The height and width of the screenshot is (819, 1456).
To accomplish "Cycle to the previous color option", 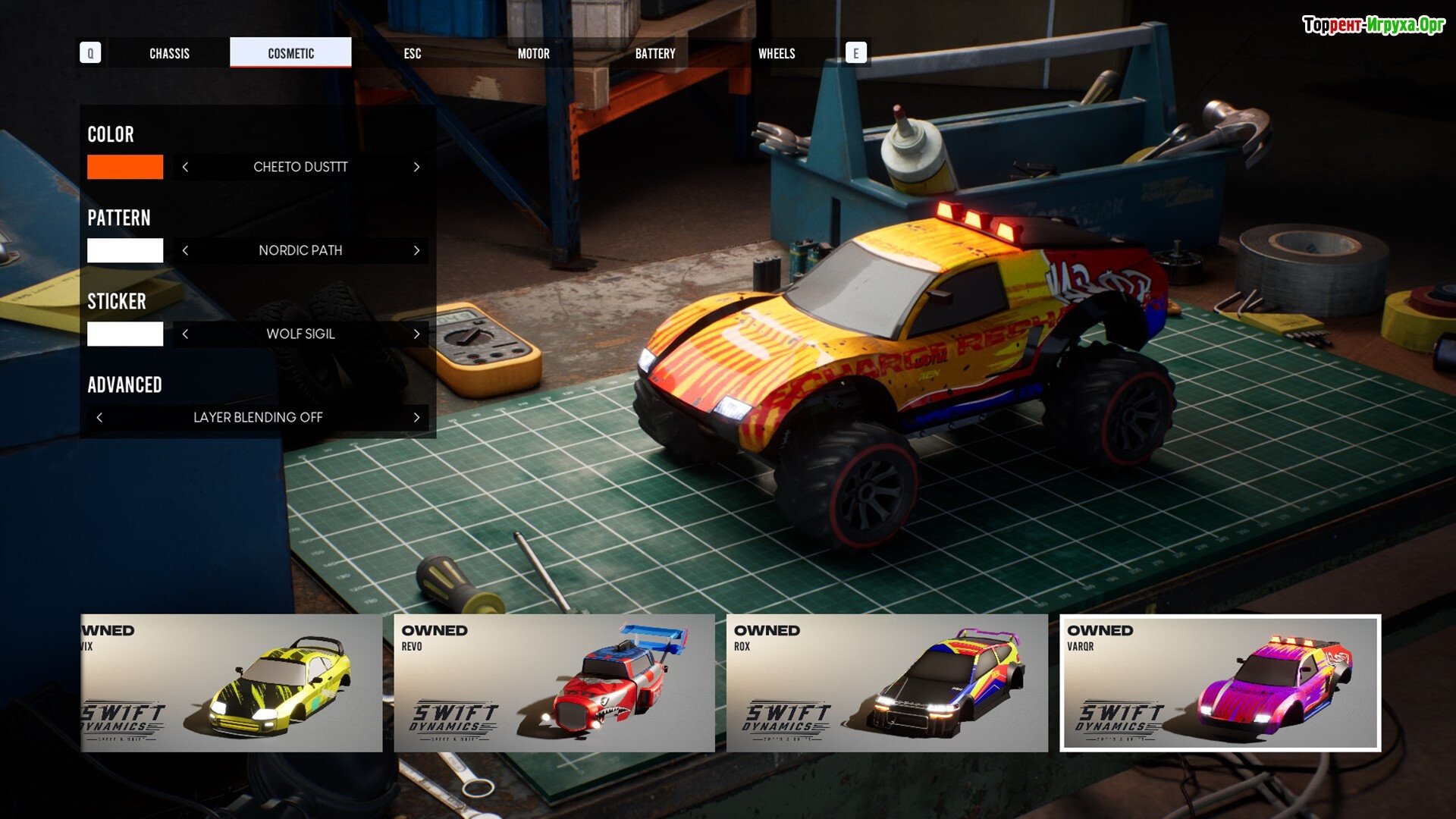I will [x=185, y=167].
